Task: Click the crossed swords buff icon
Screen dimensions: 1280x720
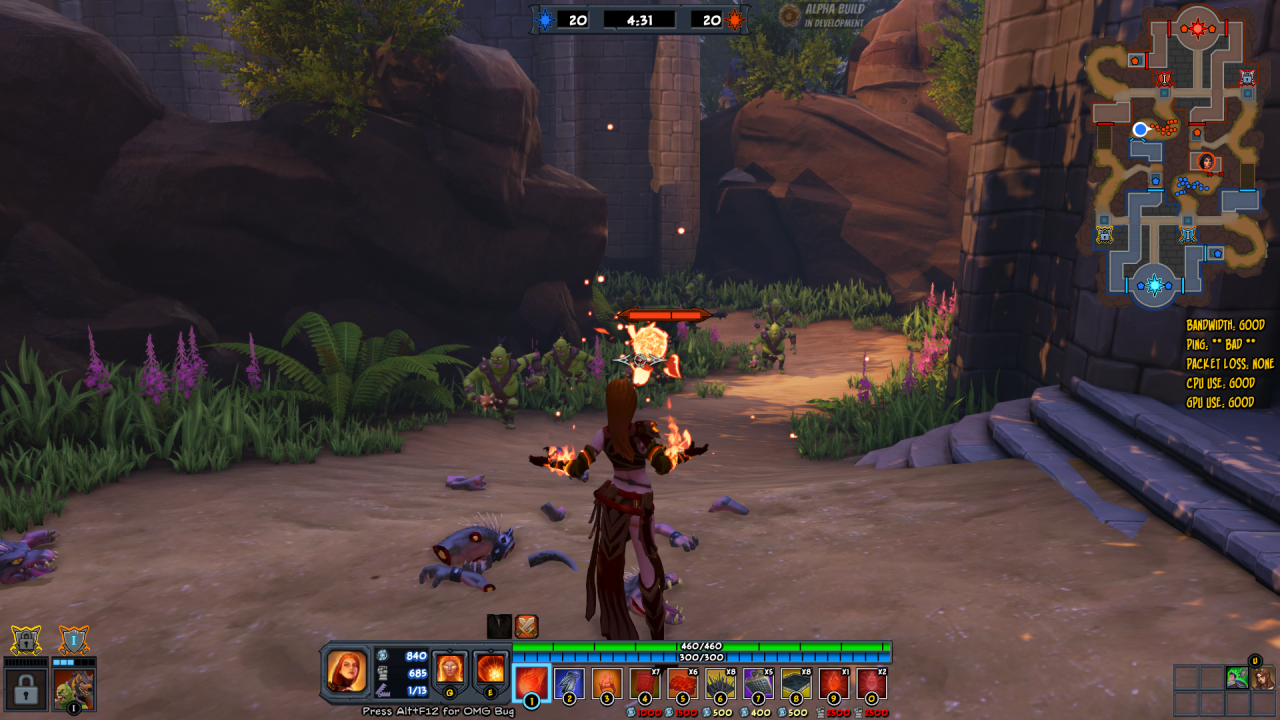Action: (x=527, y=627)
